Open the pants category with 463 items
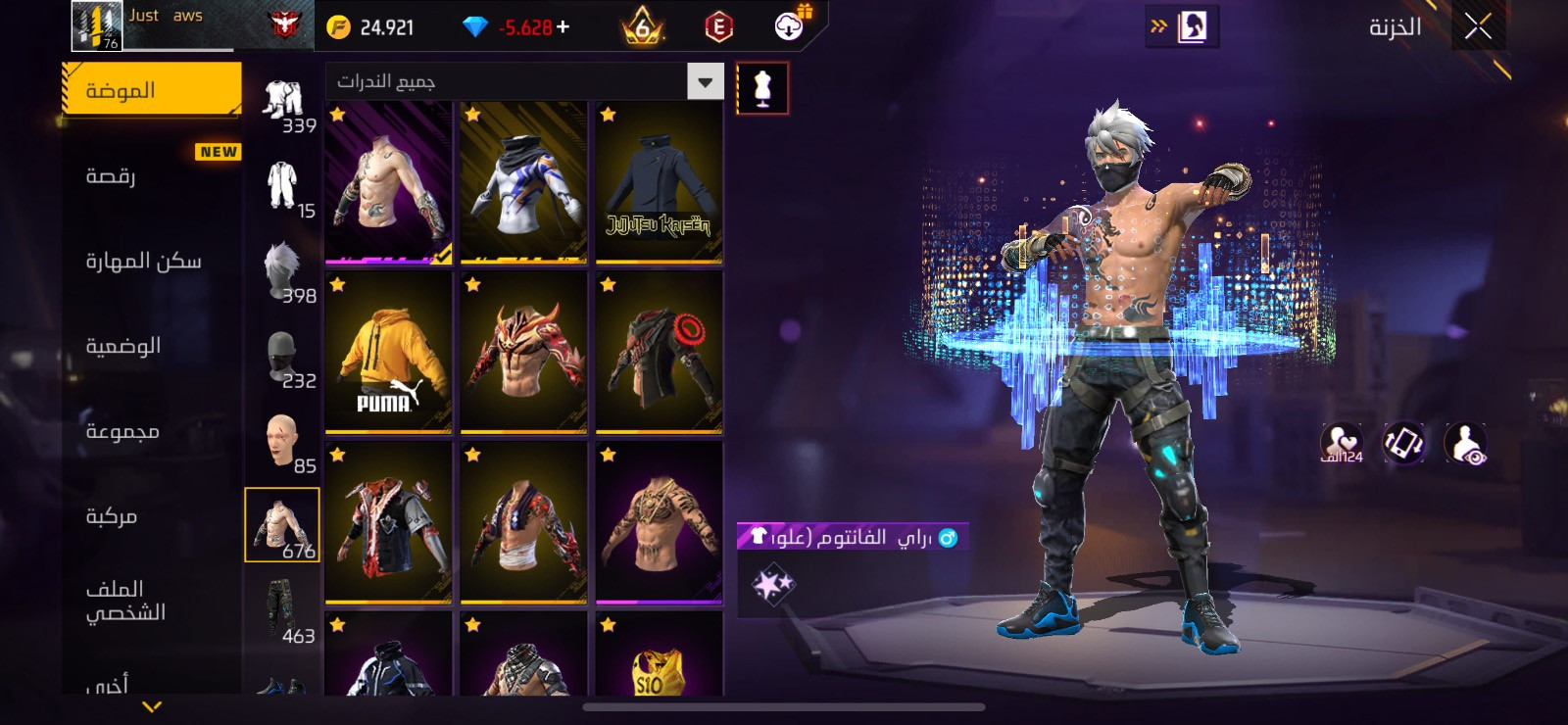Screen dimensions: 1568x725 [x=283, y=610]
